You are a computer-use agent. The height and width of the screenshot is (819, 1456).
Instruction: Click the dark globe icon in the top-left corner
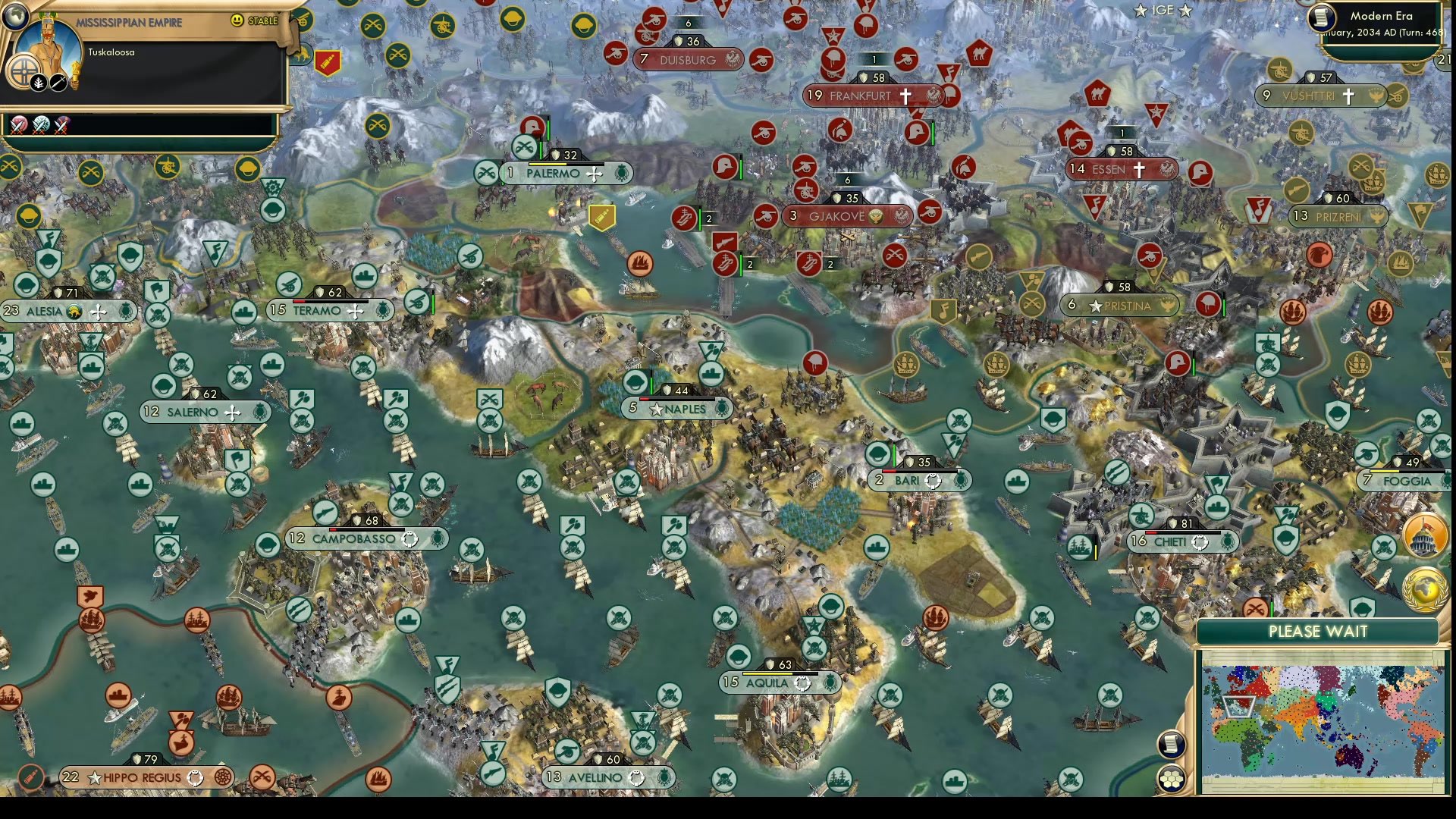coord(15,17)
